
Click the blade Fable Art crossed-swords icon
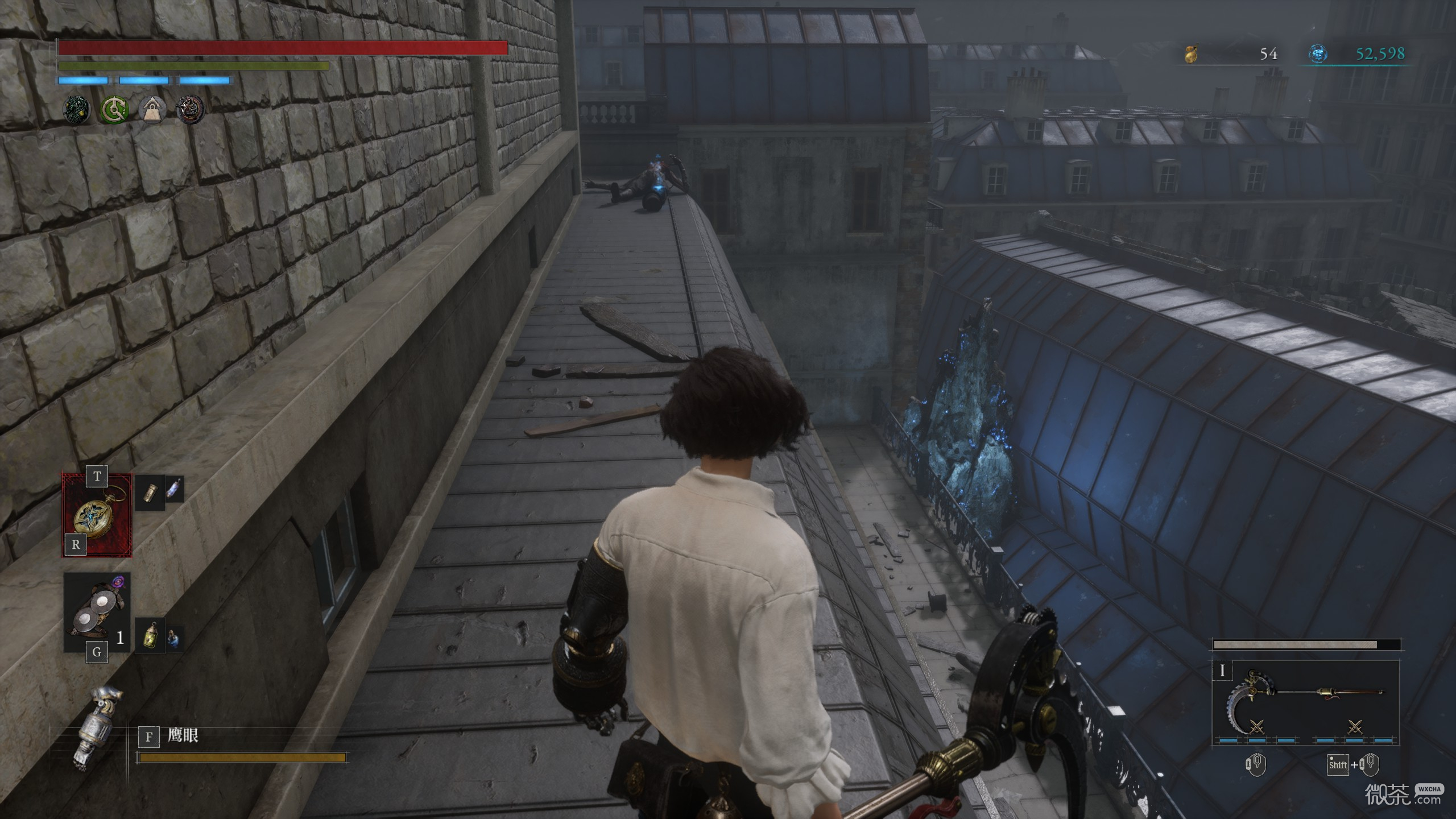click(x=1256, y=726)
